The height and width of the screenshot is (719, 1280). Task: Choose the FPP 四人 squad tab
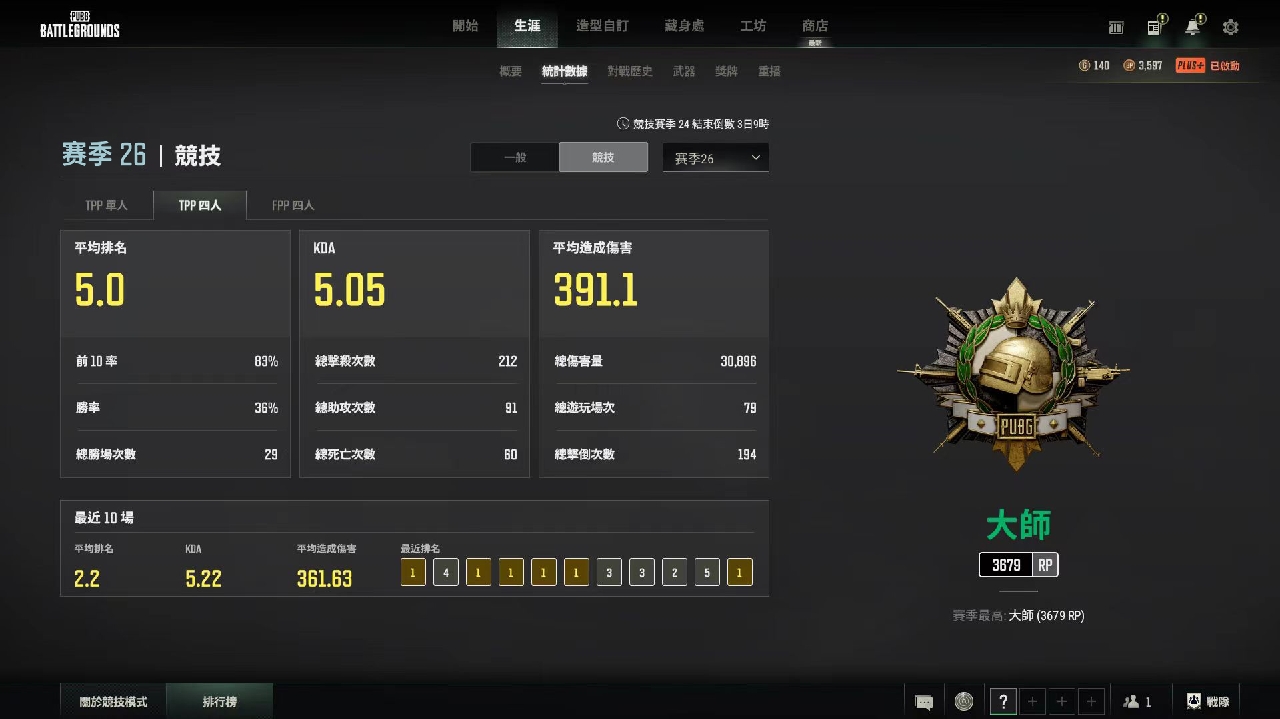[x=293, y=205]
